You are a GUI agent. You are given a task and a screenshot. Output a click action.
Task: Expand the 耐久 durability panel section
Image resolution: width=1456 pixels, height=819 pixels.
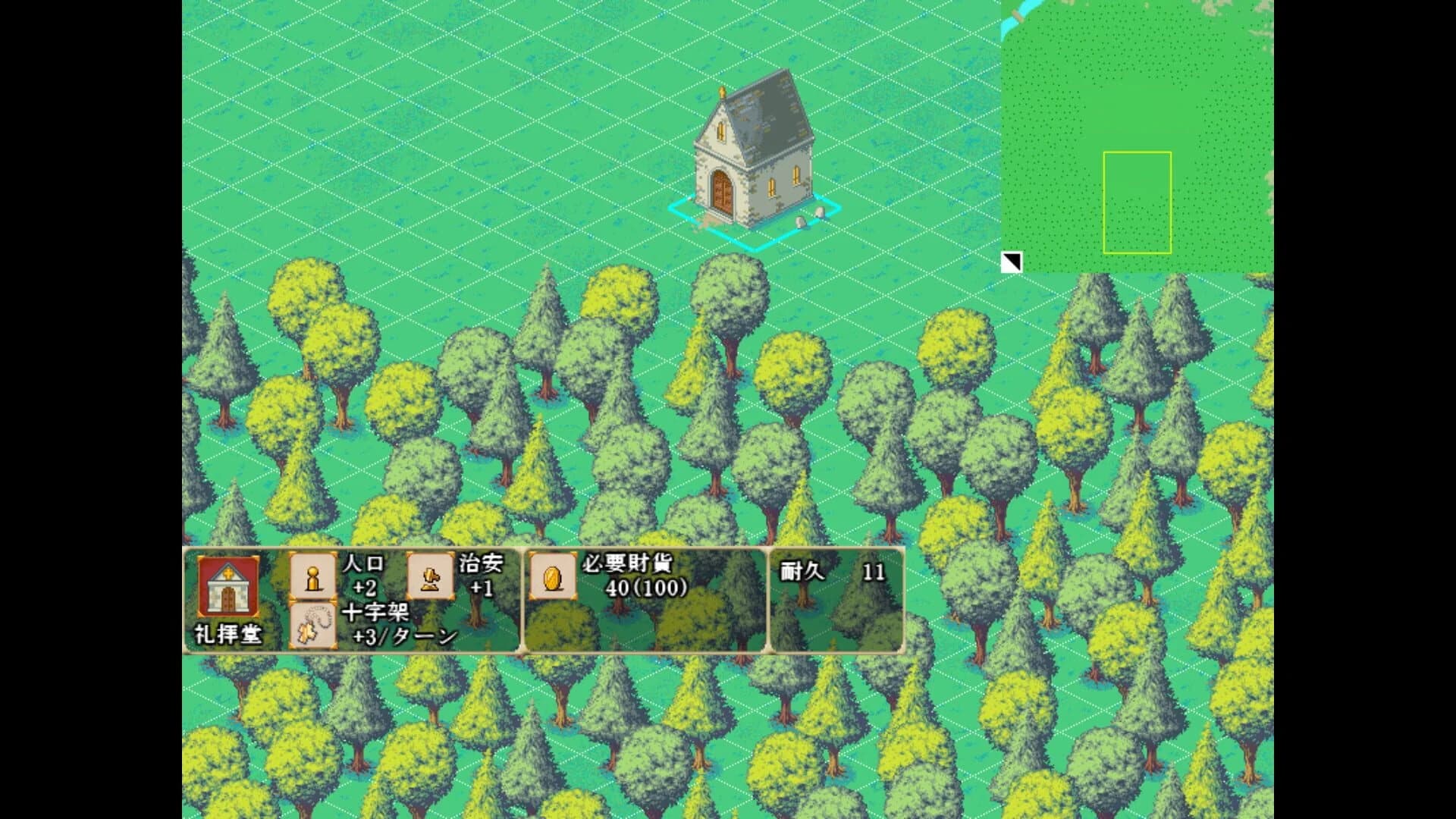coord(834,599)
